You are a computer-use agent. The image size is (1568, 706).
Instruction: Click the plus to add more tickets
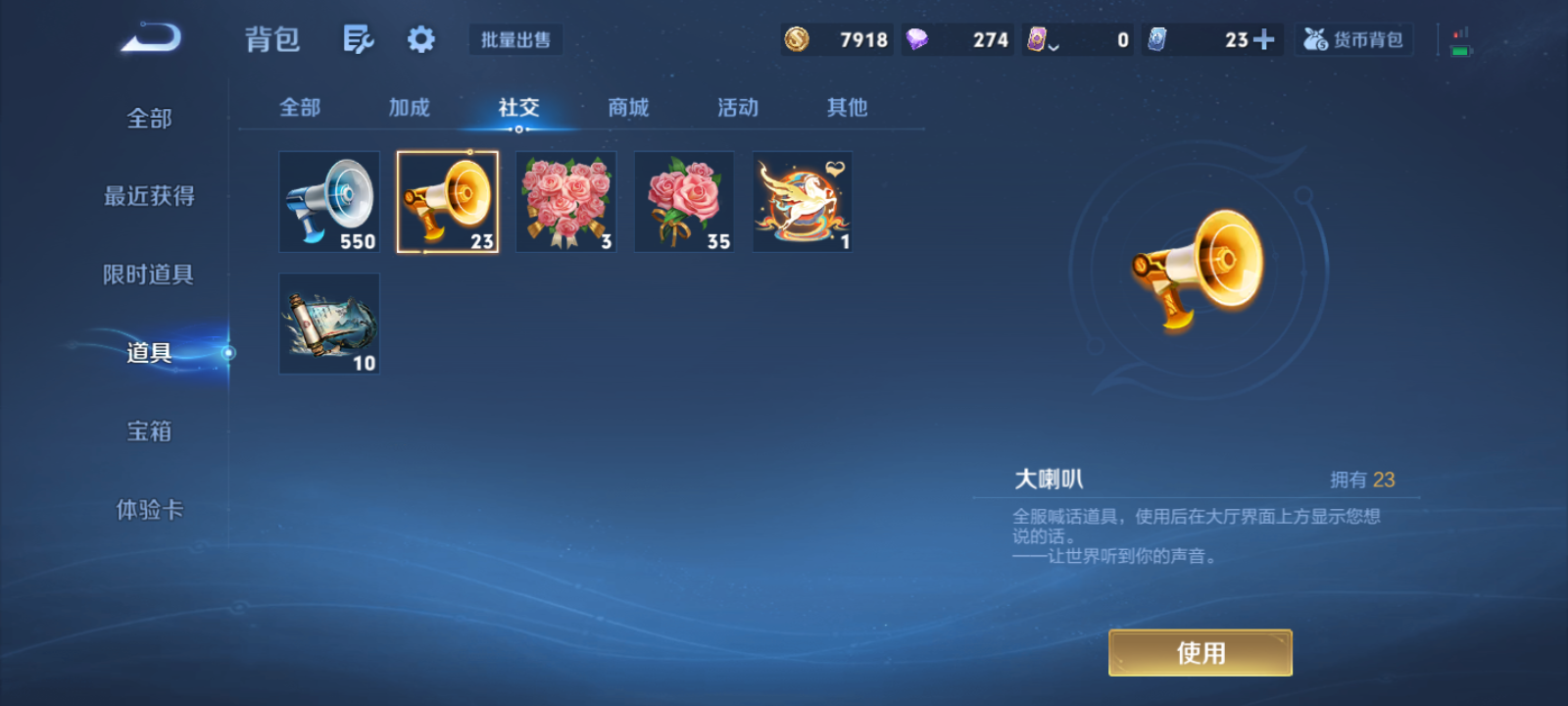[x=1264, y=39]
